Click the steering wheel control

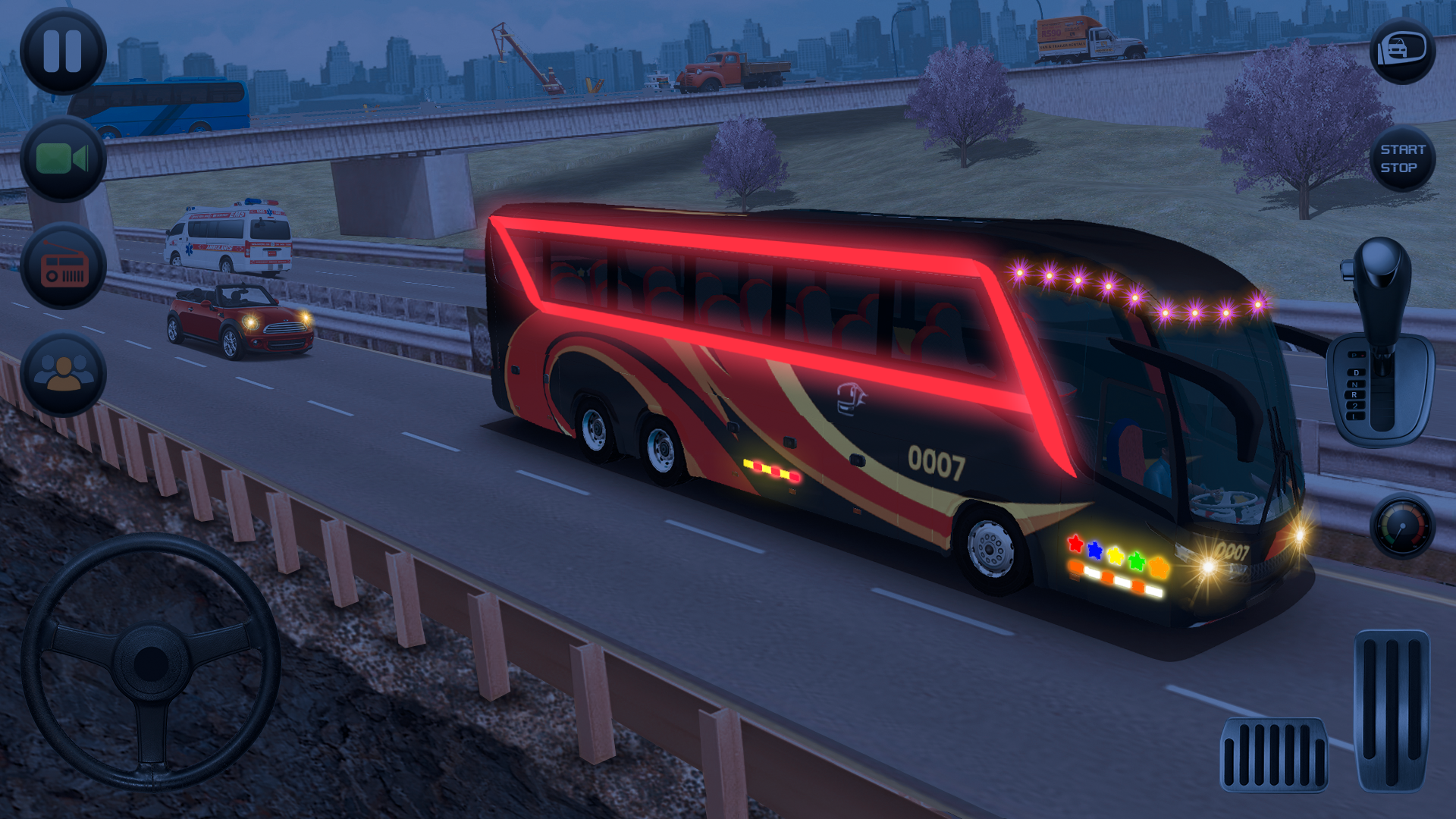pos(150,662)
